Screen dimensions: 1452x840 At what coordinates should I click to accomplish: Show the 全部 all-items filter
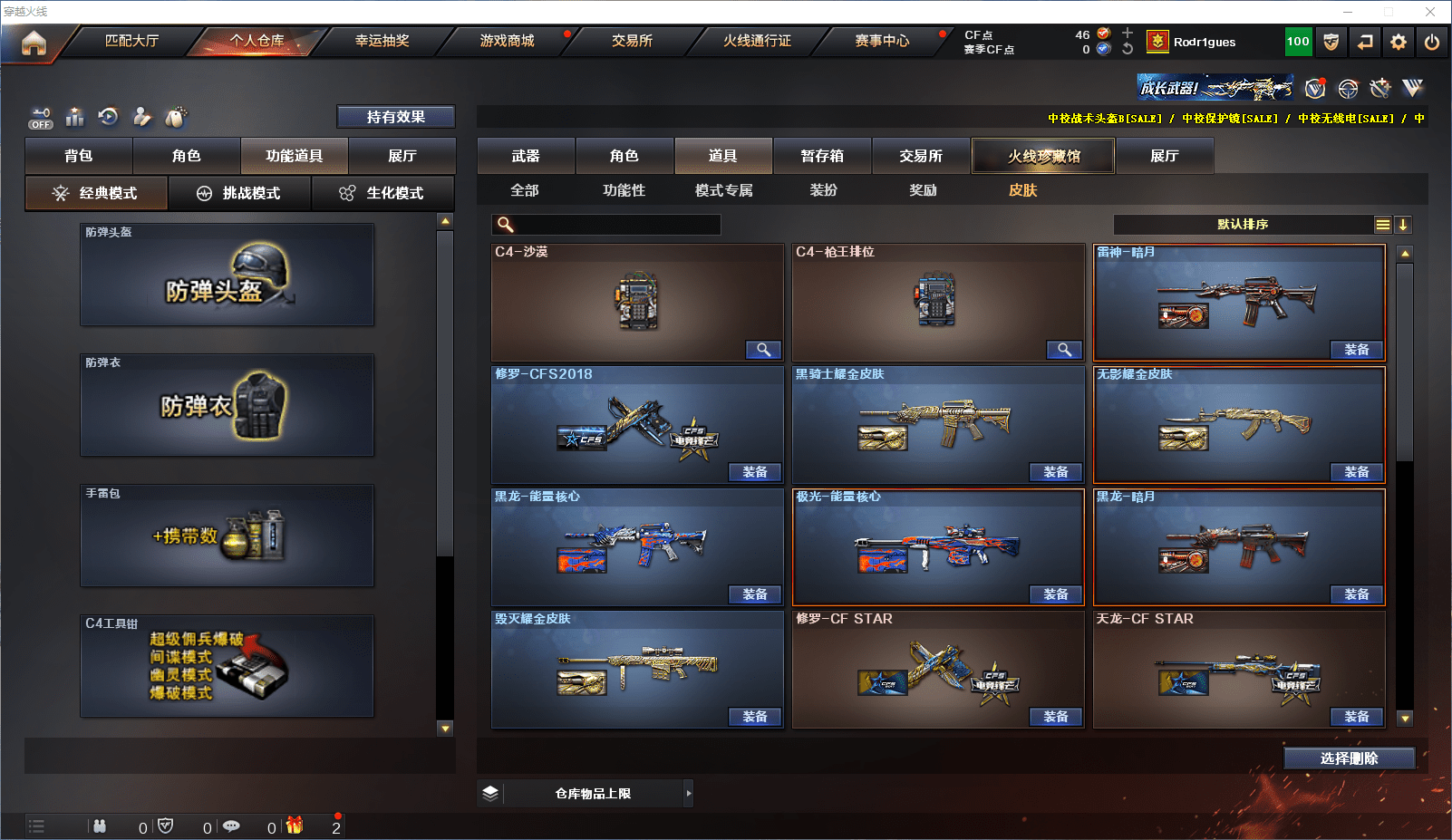pos(525,190)
